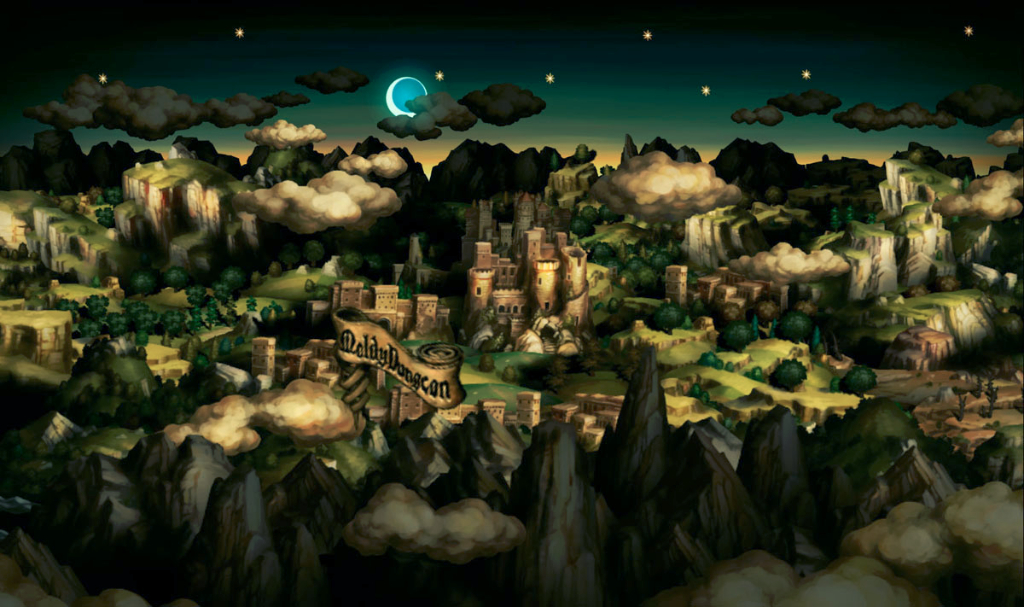Select the Moldy Dungeon scroll banner
This screenshot has width=1024, height=607.
pyautogui.click(x=398, y=358)
